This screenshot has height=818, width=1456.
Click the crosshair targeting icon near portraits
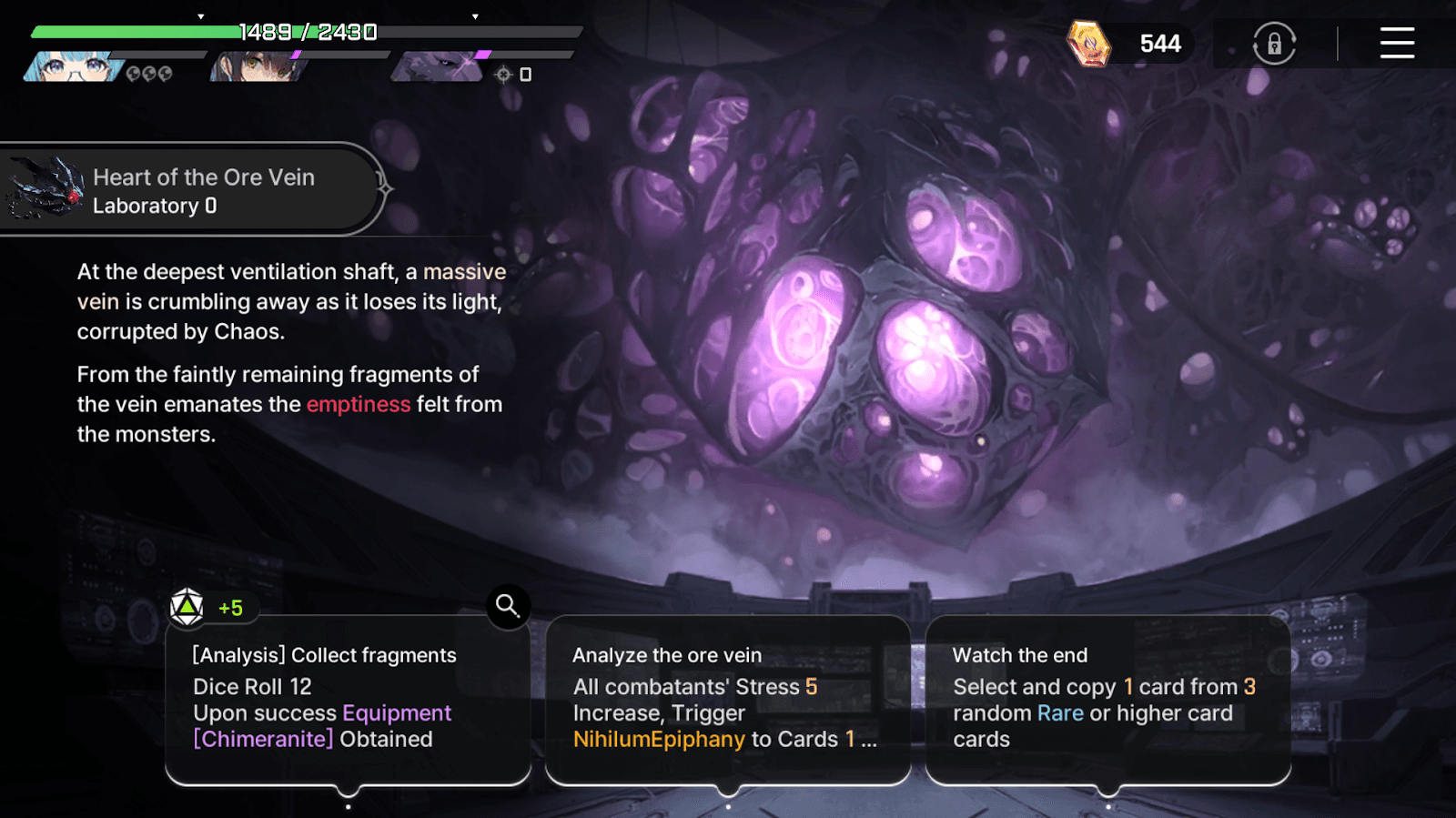point(502,75)
